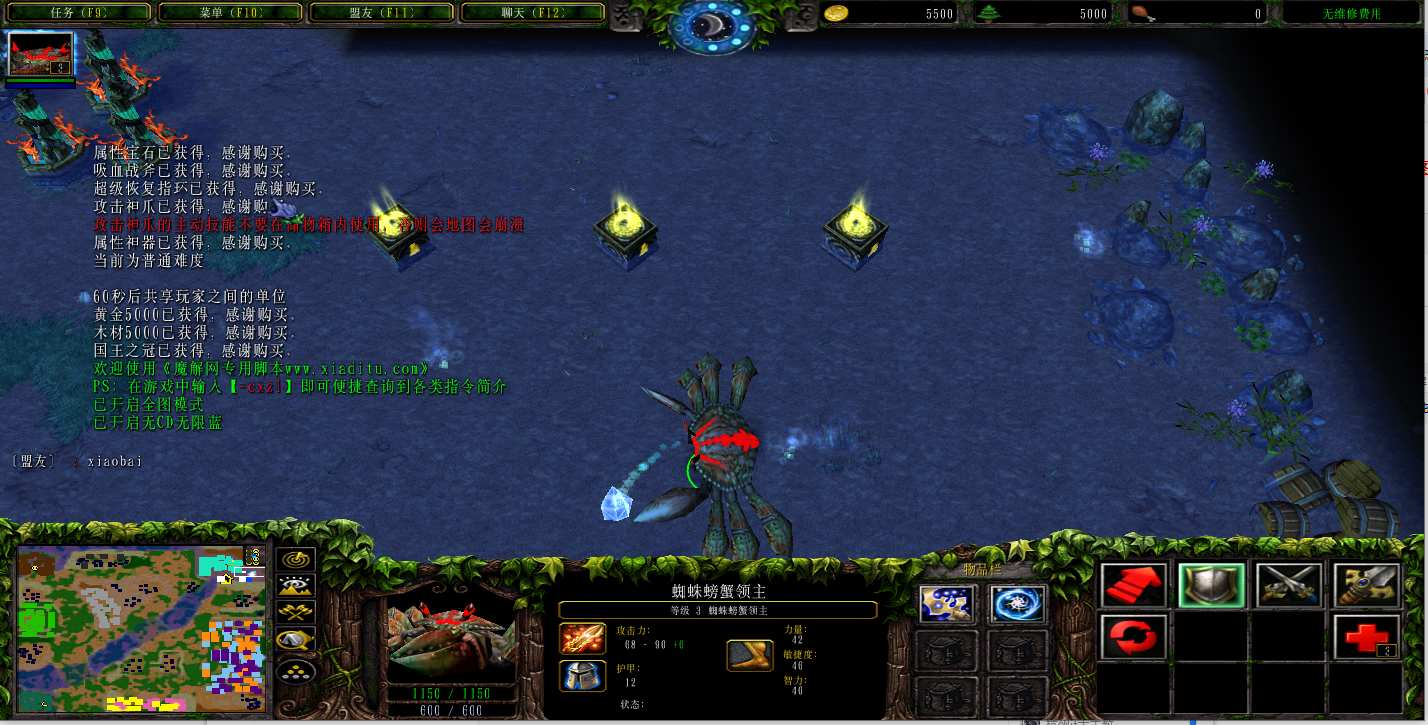Open the 聊天 (F12) chat log

[x=533, y=13]
